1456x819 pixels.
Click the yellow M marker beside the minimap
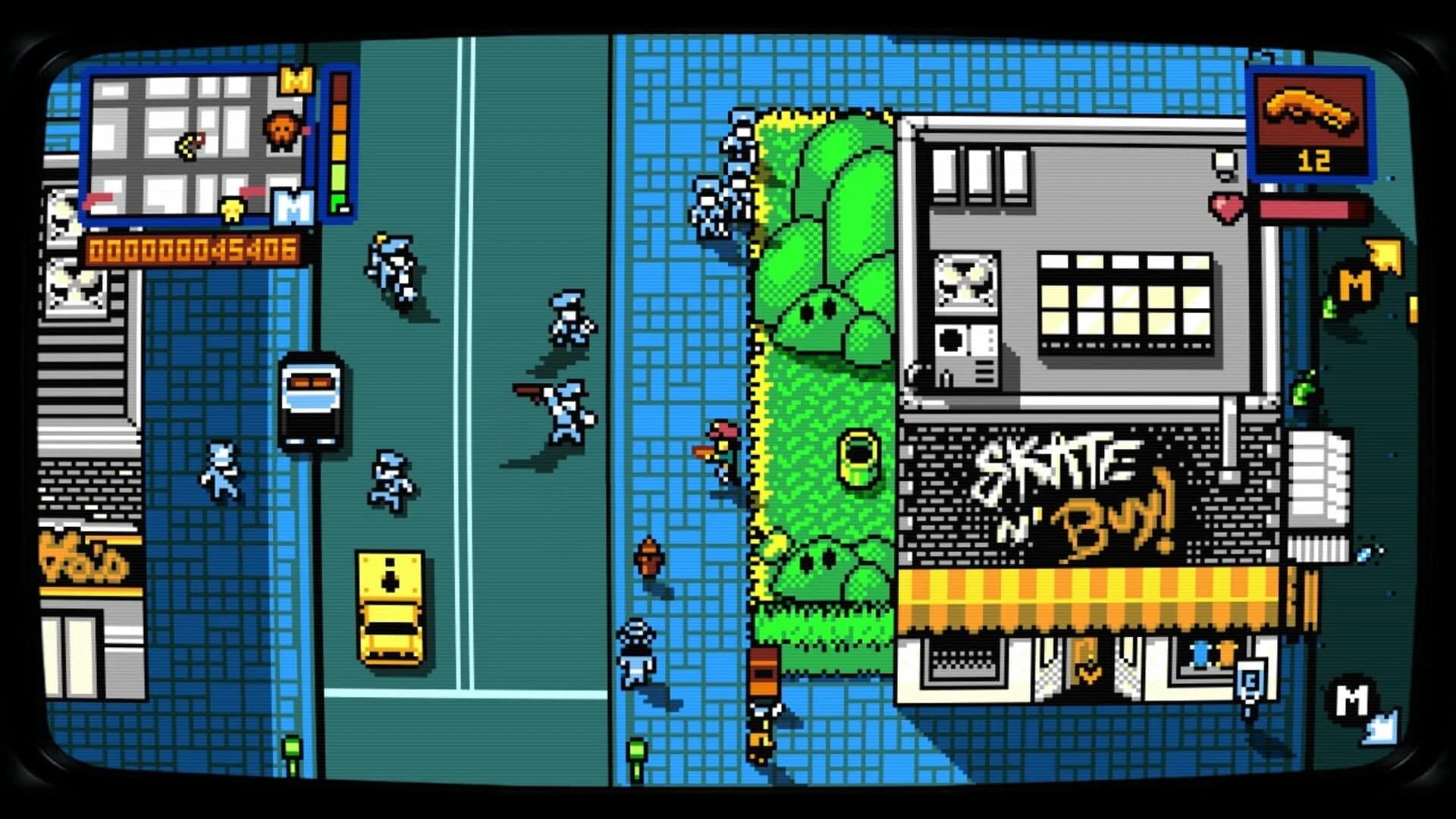click(x=294, y=80)
